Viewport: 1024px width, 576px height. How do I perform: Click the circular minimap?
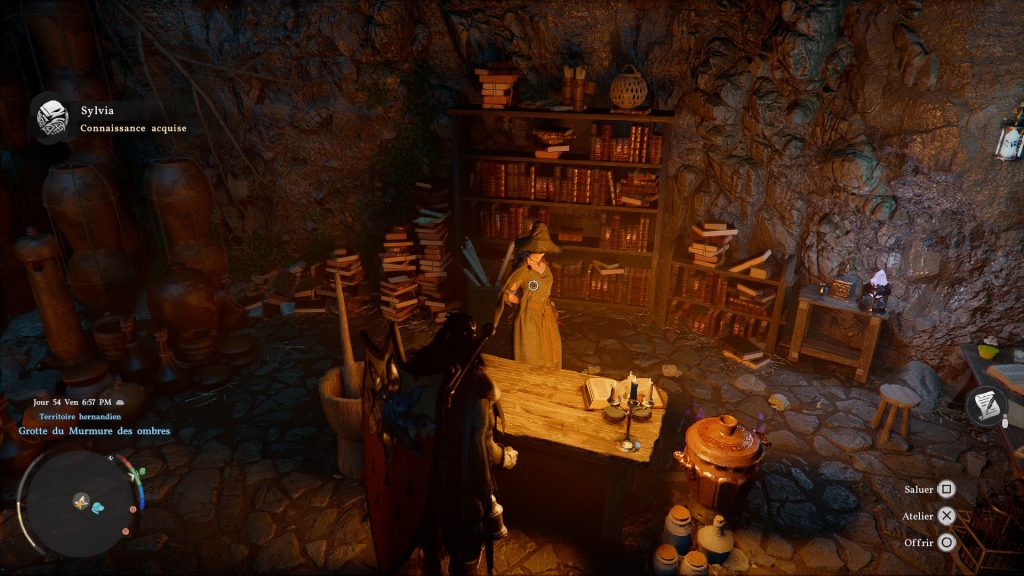coord(78,500)
